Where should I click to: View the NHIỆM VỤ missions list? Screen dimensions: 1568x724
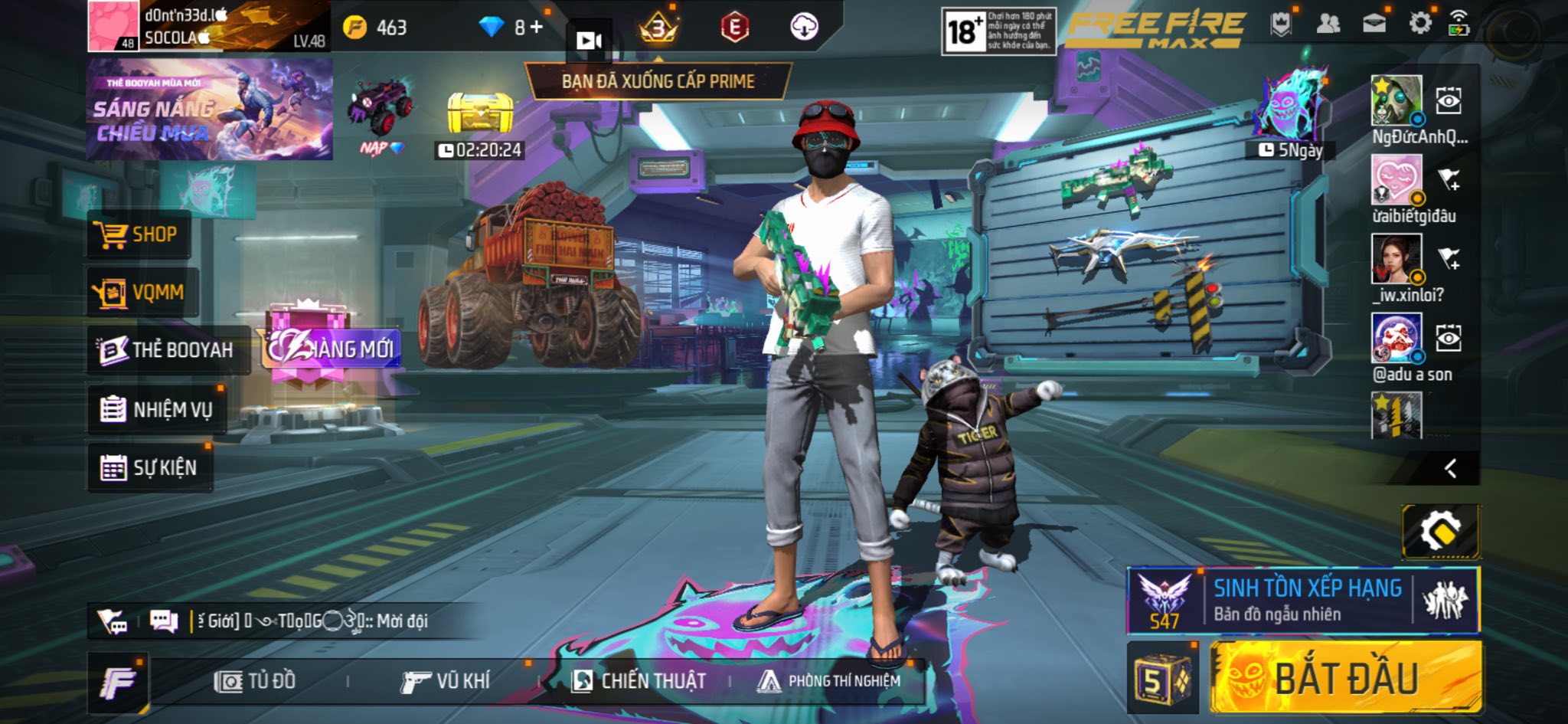click(x=156, y=410)
